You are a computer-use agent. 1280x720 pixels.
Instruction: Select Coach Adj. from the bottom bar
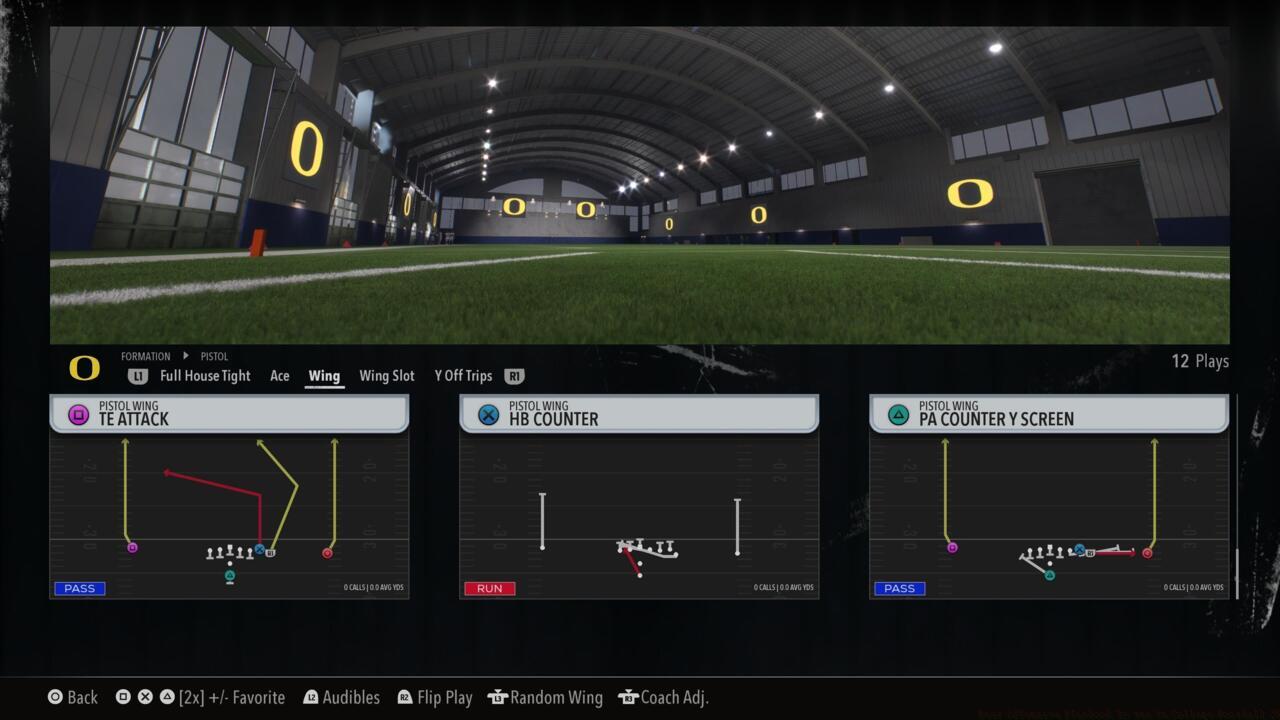676,697
